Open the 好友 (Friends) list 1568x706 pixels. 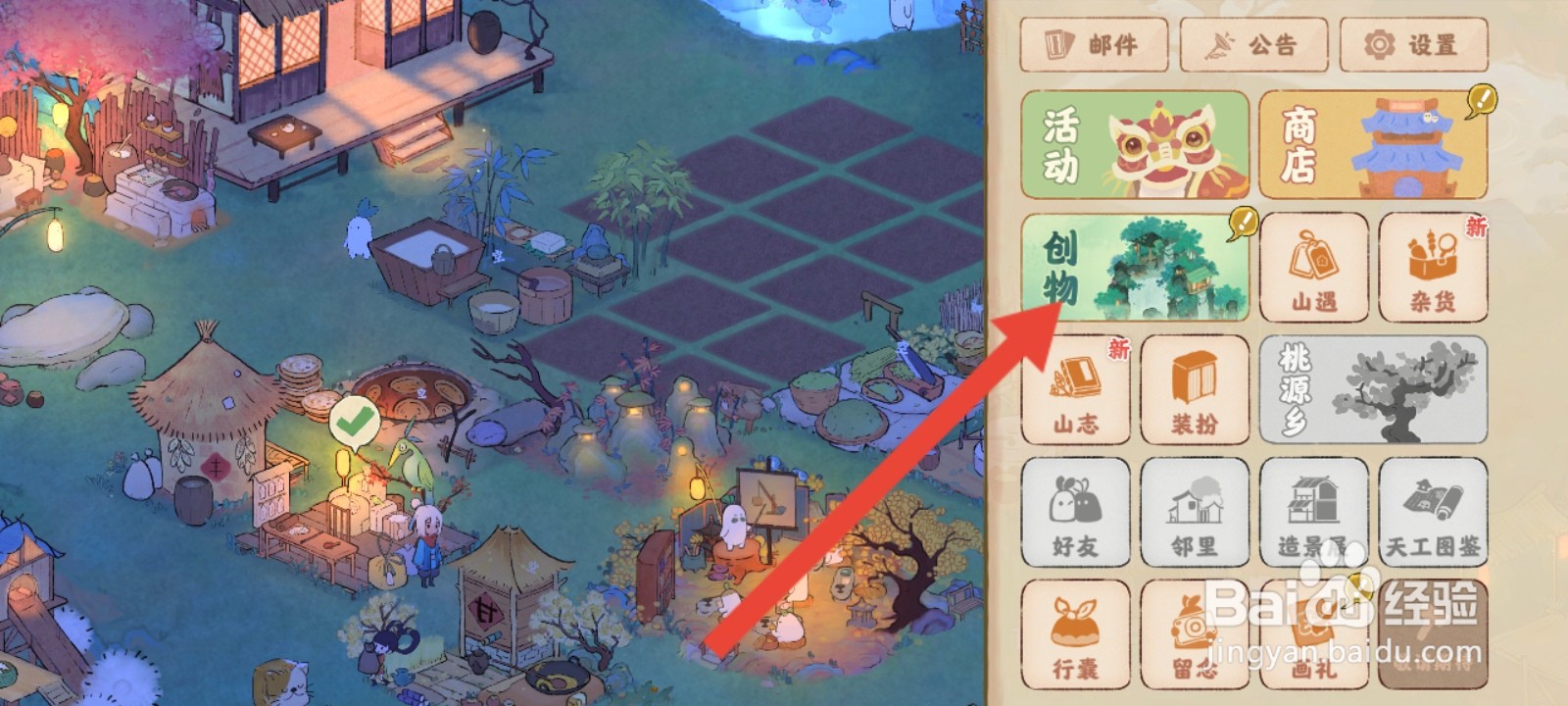point(1076,512)
